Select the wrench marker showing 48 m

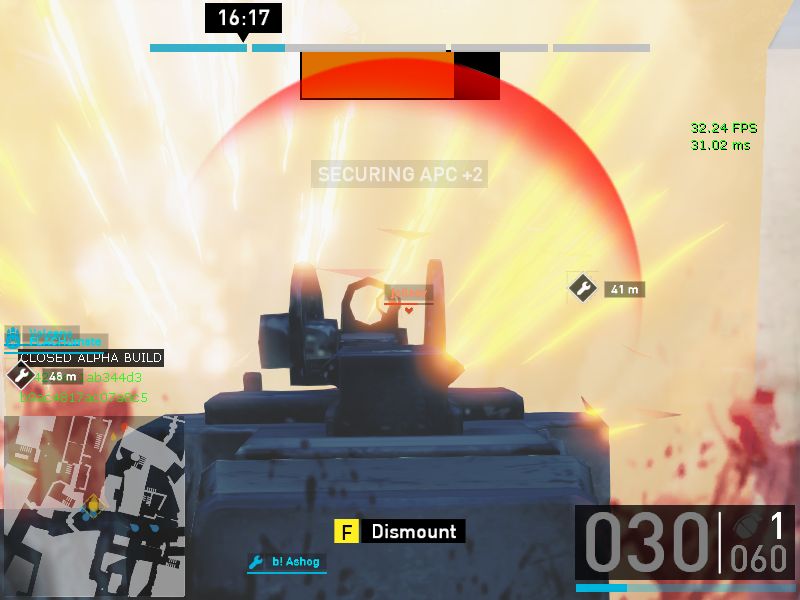point(20,376)
